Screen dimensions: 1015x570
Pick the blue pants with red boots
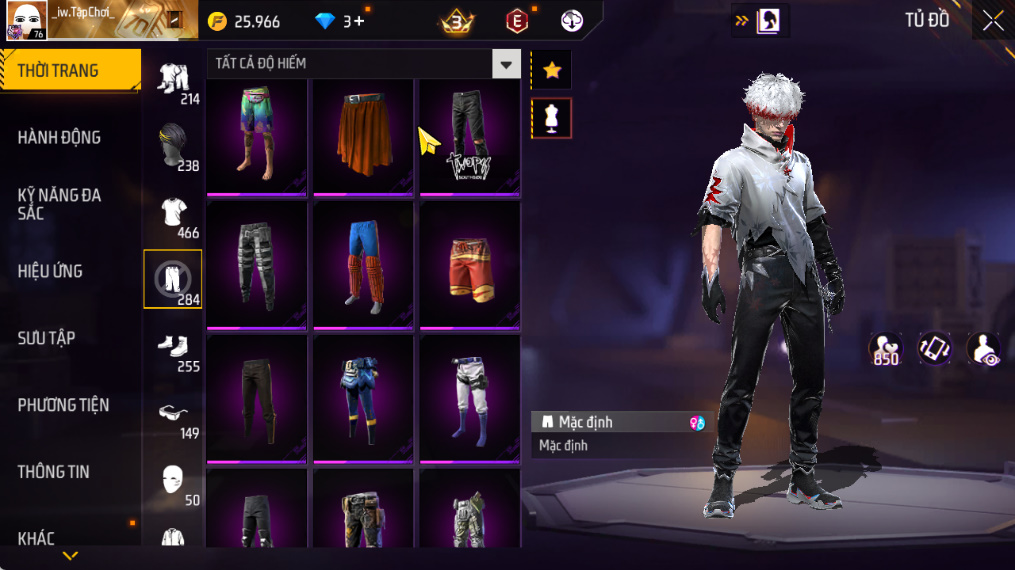point(363,265)
